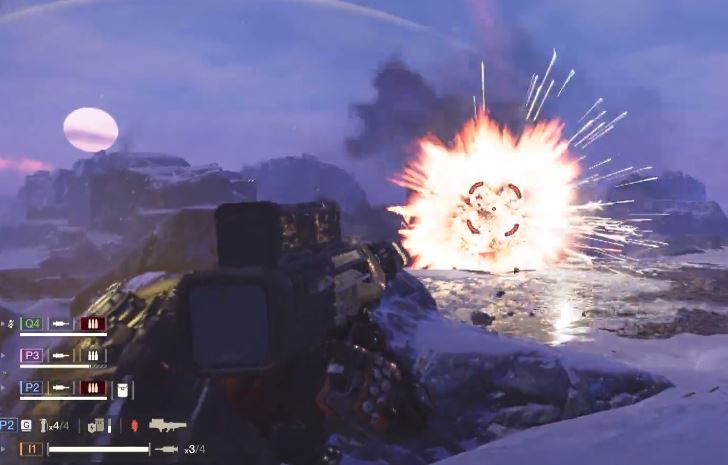The image size is (728, 465).
Task: Select the orange I1 player tag
Action: point(32,449)
